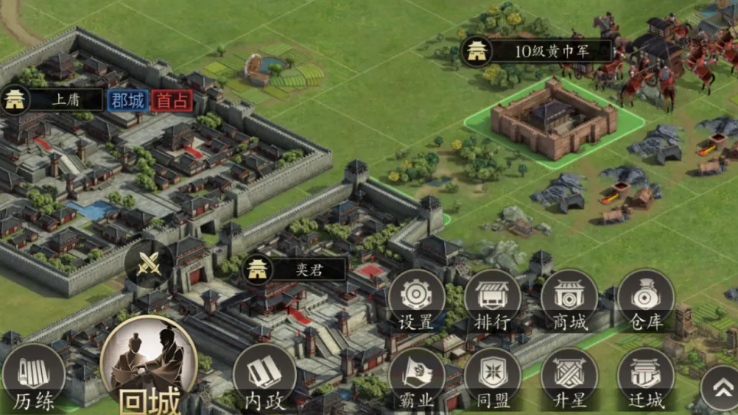Image resolution: width=738 pixels, height=415 pixels.
Task: Open the 设置 settings menu
Action: tap(416, 300)
